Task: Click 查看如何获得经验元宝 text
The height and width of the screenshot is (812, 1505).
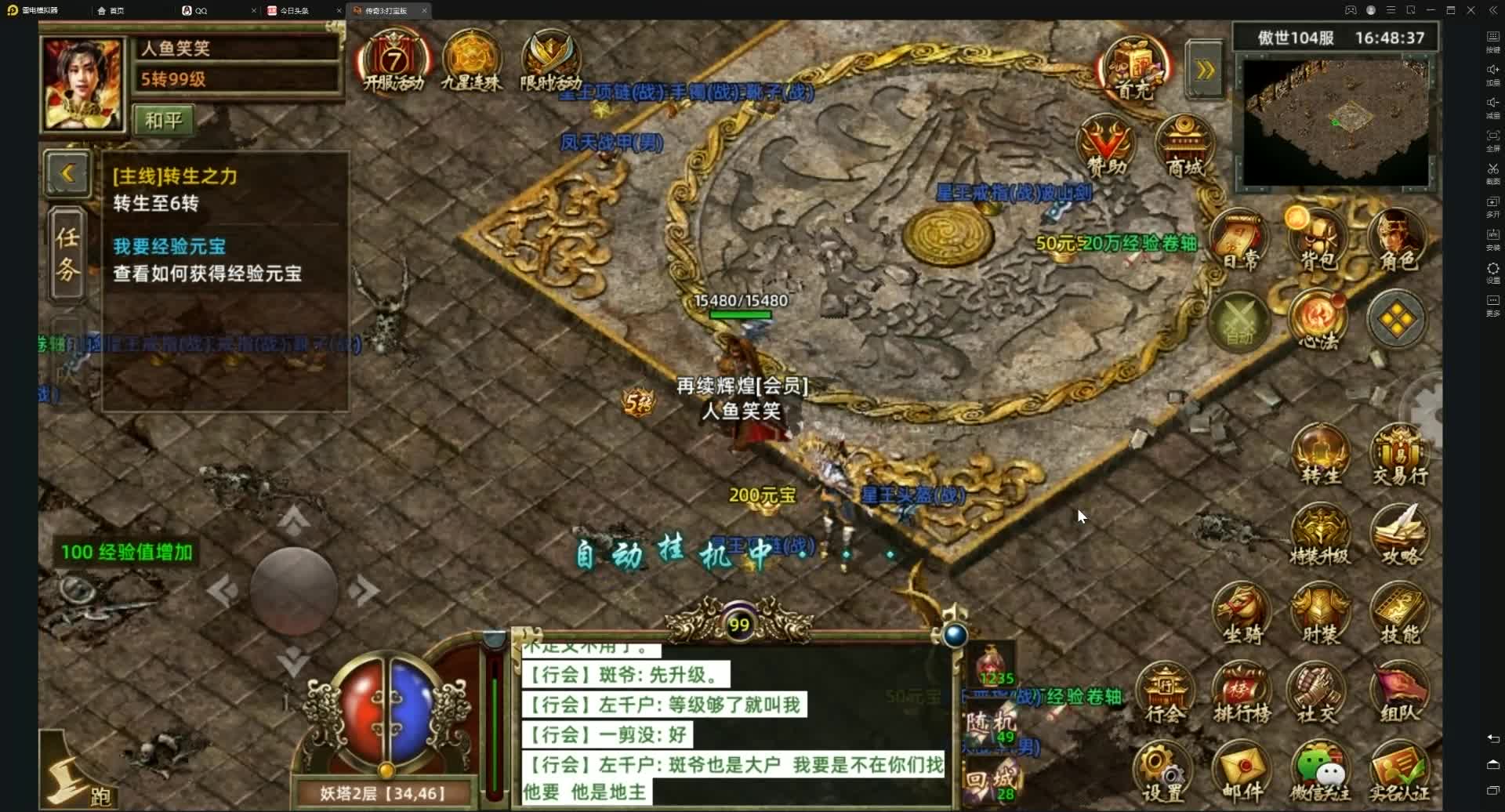Action: tap(208, 273)
